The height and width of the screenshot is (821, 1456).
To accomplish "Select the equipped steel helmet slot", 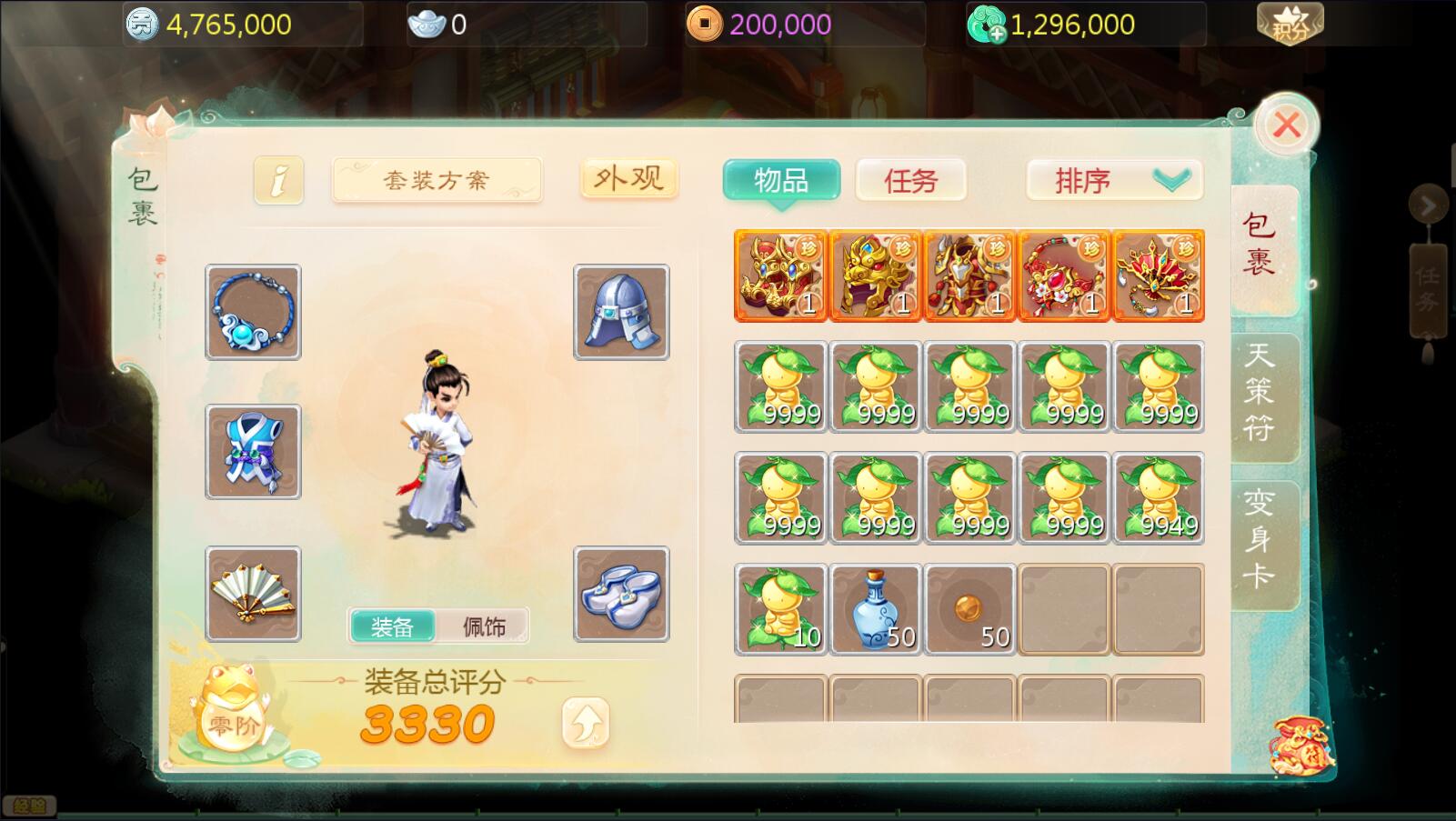I will 621,312.
